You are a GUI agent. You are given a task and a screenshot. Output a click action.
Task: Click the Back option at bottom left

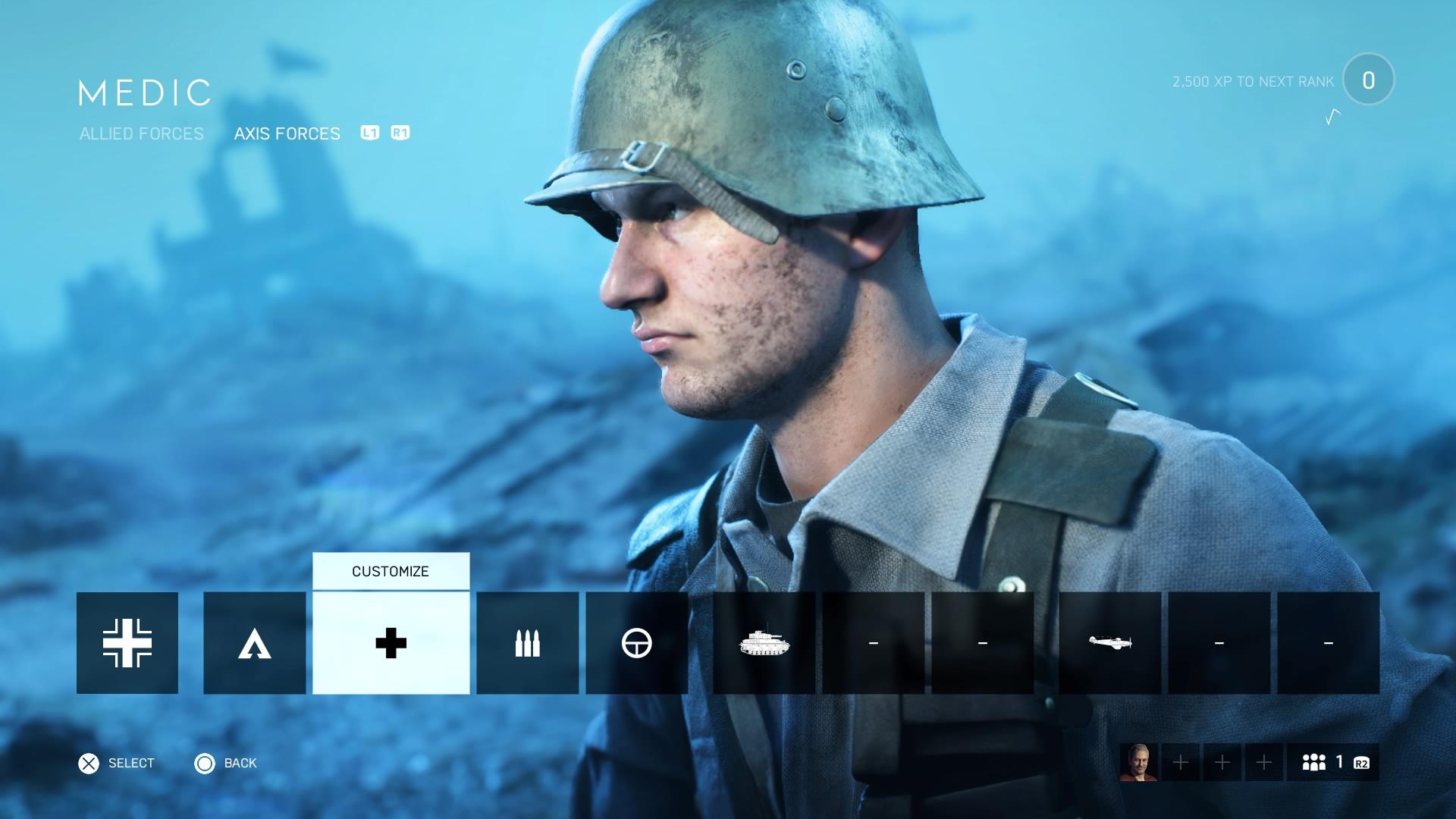(x=239, y=764)
